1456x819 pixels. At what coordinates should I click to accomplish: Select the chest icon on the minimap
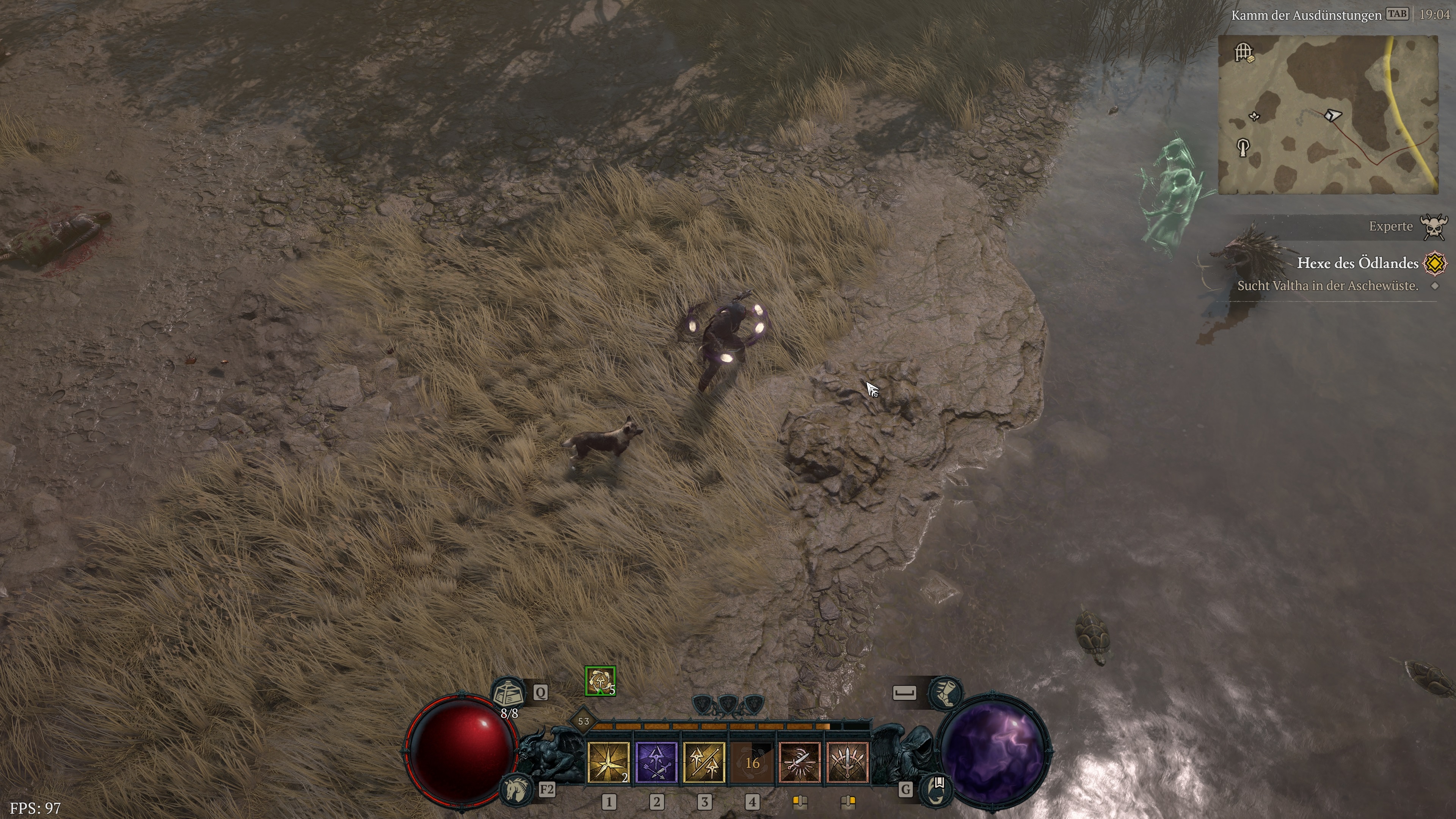pyautogui.click(x=1251, y=59)
